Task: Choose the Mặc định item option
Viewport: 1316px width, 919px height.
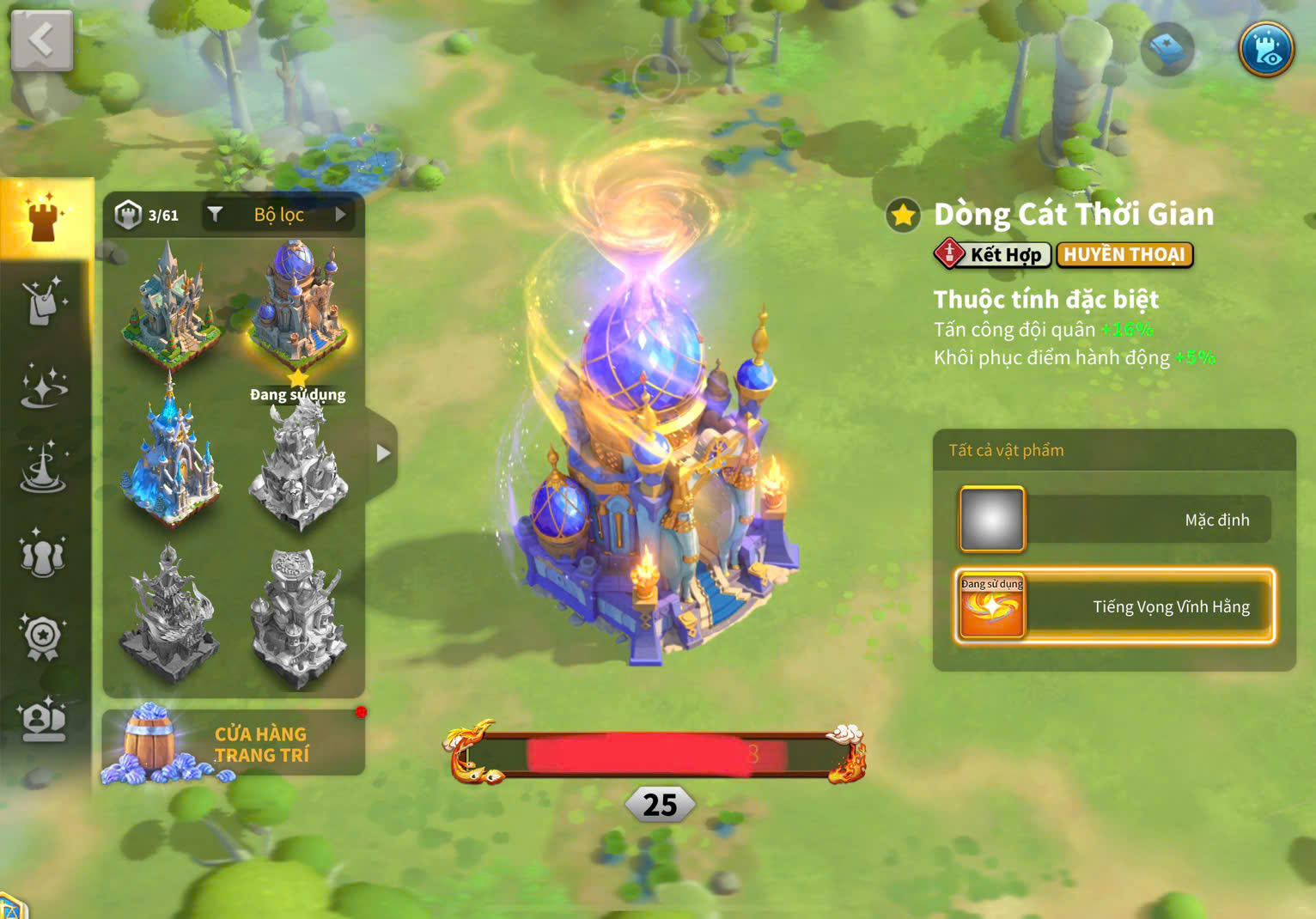Action: 1115,520
